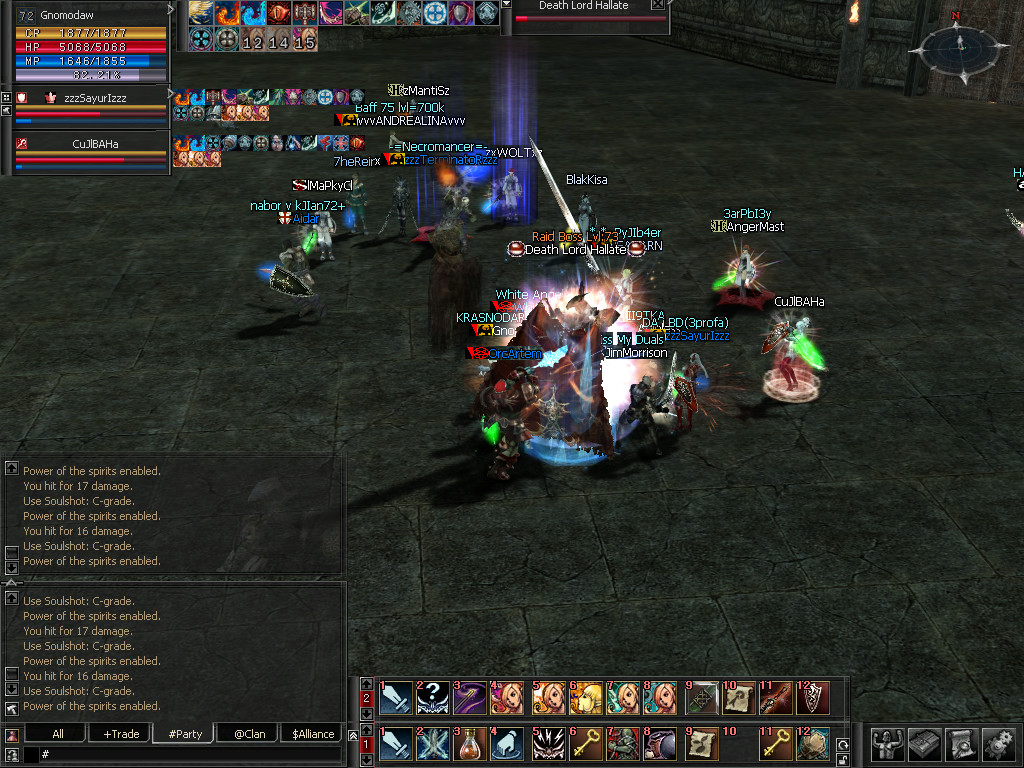Open the +Trade chat tab

(x=121, y=734)
